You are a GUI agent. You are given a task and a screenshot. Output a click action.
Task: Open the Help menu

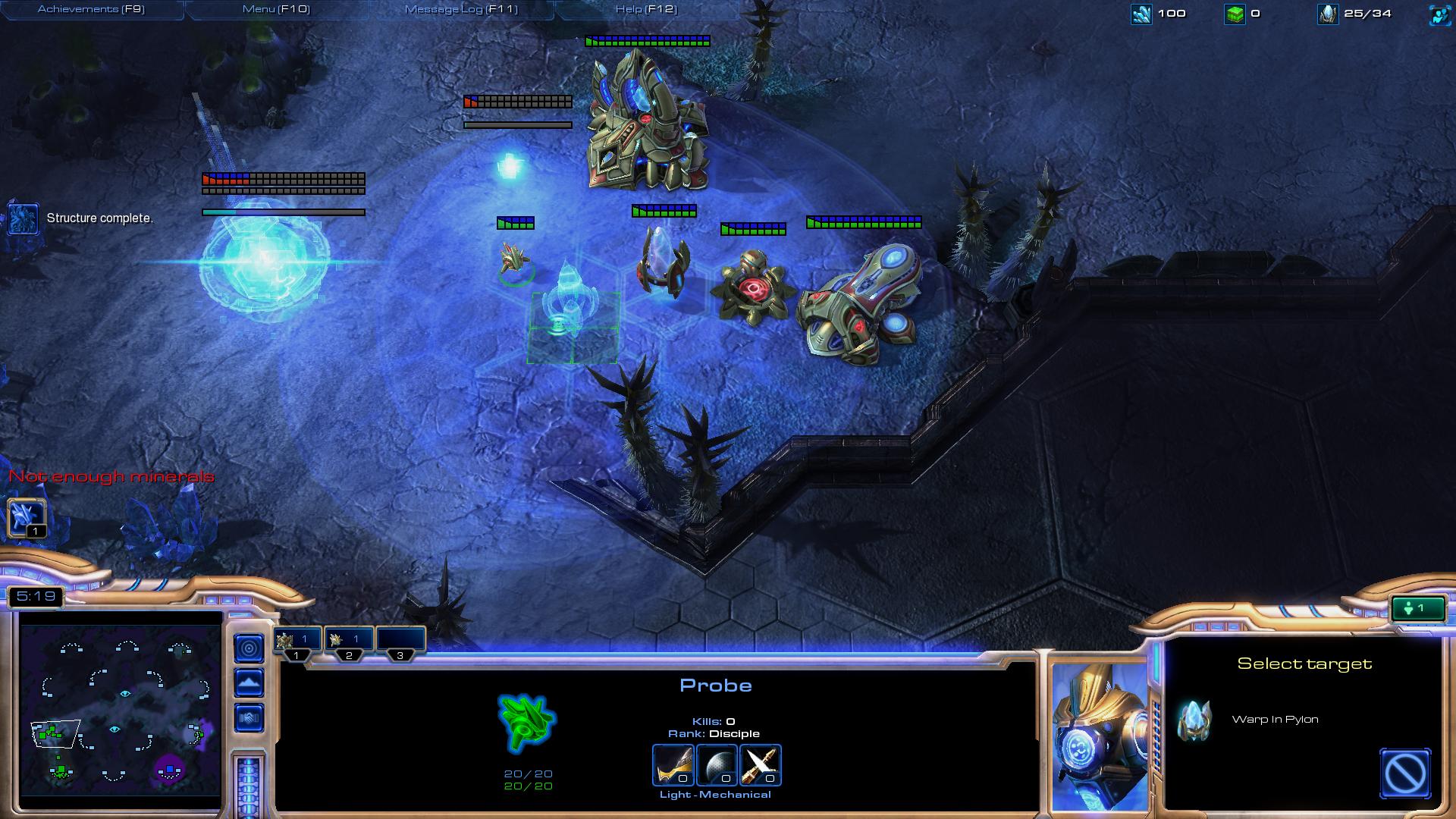[x=646, y=9]
